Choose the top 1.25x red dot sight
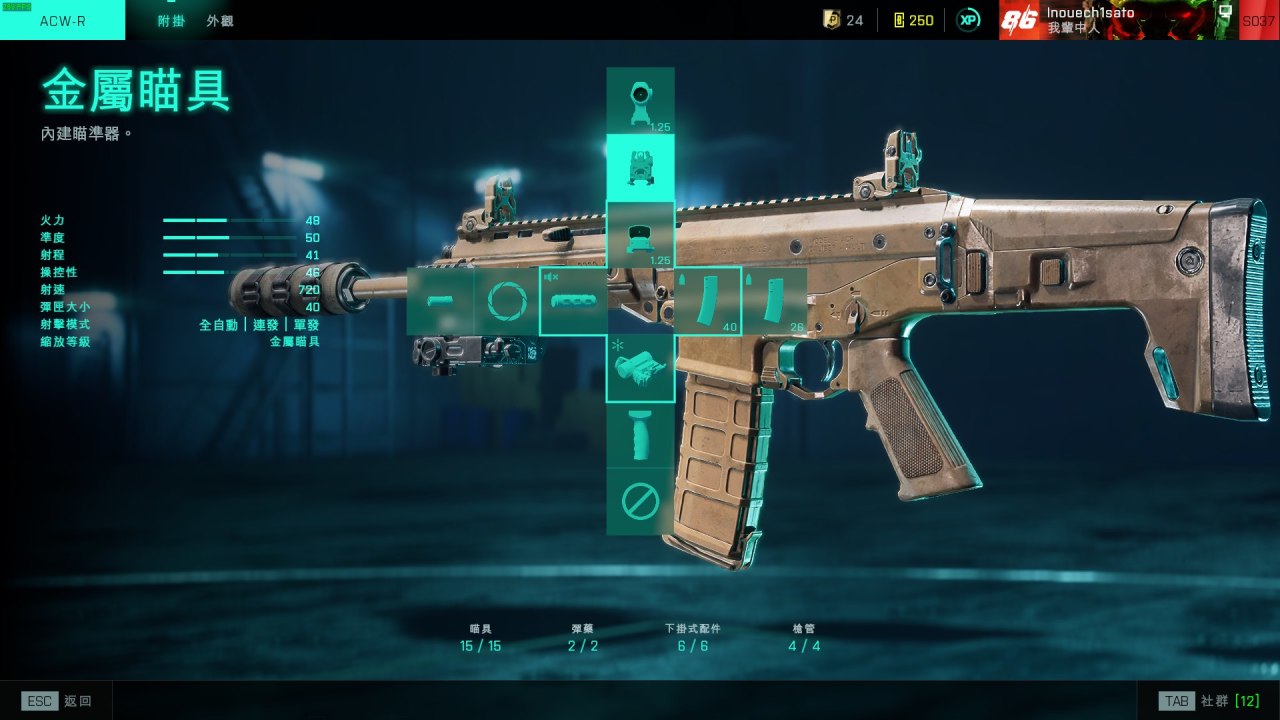 point(640,101)
